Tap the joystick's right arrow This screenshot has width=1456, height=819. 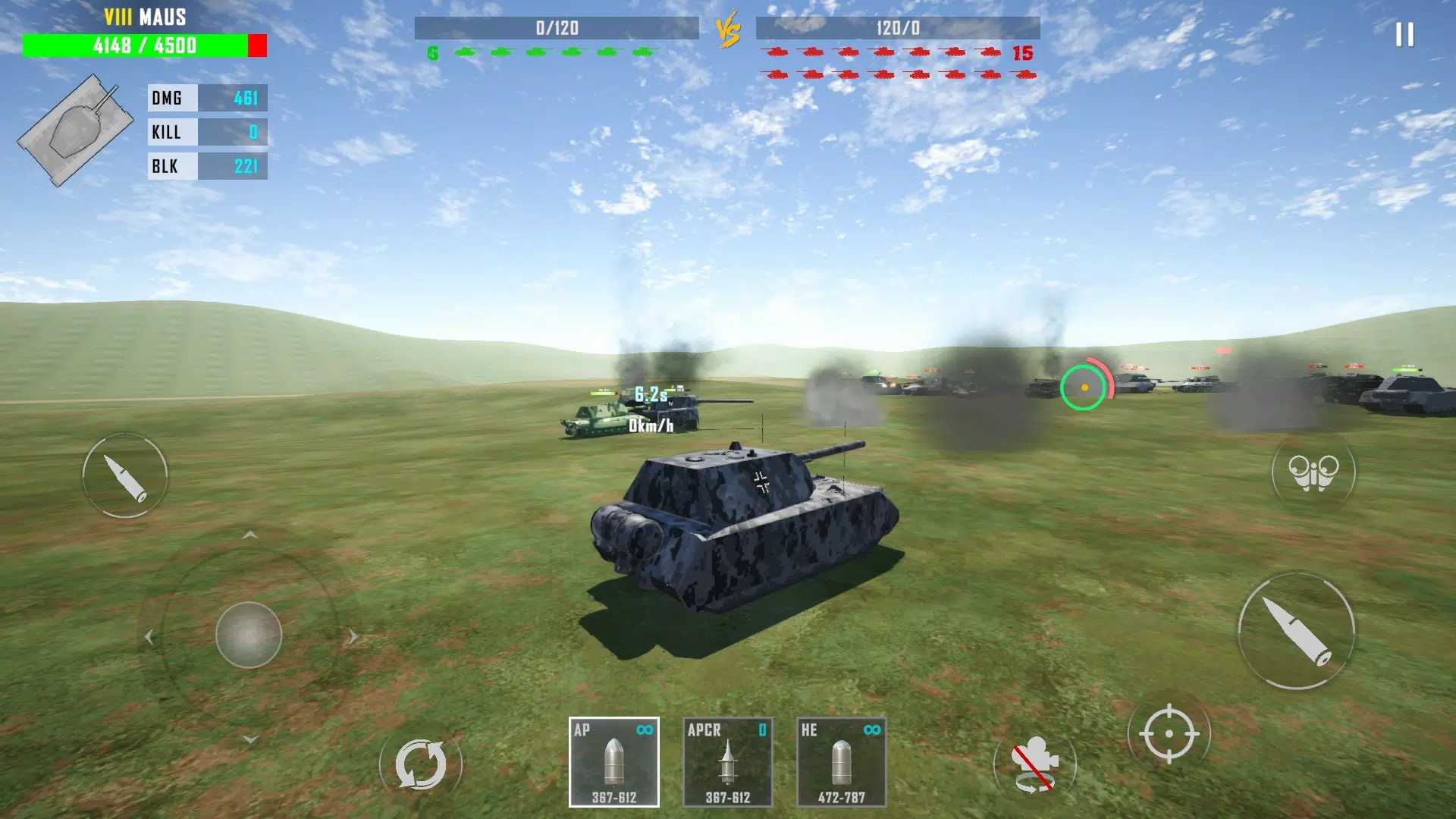353,636
